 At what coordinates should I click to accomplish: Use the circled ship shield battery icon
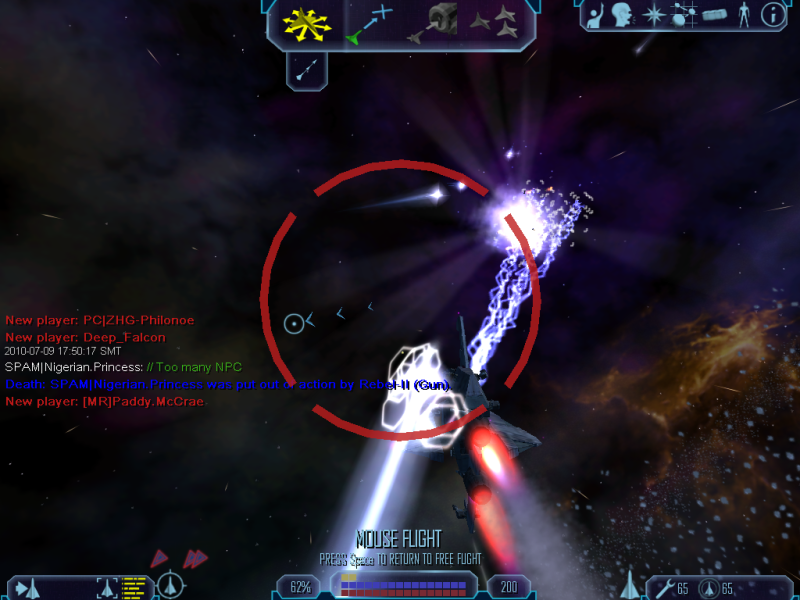pos(709,588)
